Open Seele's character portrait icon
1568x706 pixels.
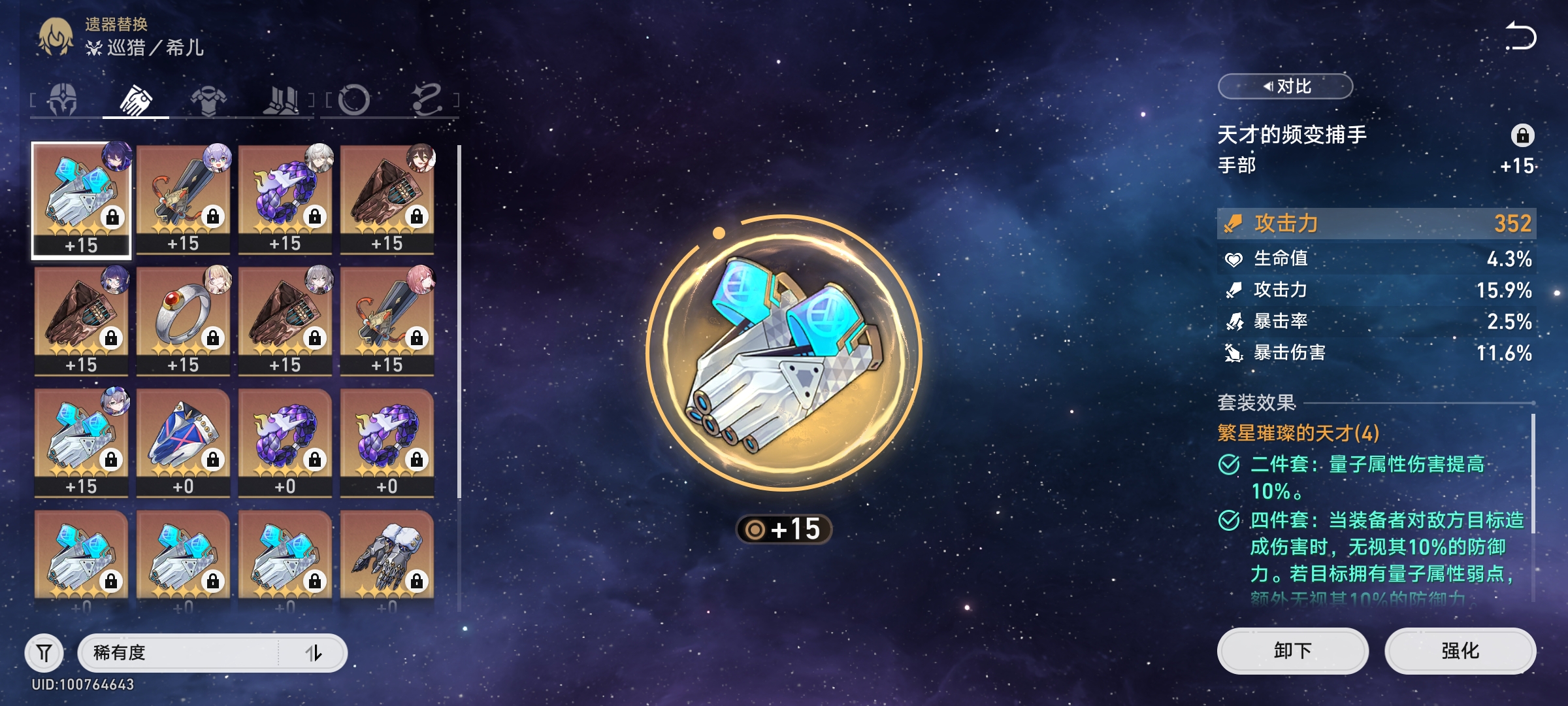click(x=56, y=37)
